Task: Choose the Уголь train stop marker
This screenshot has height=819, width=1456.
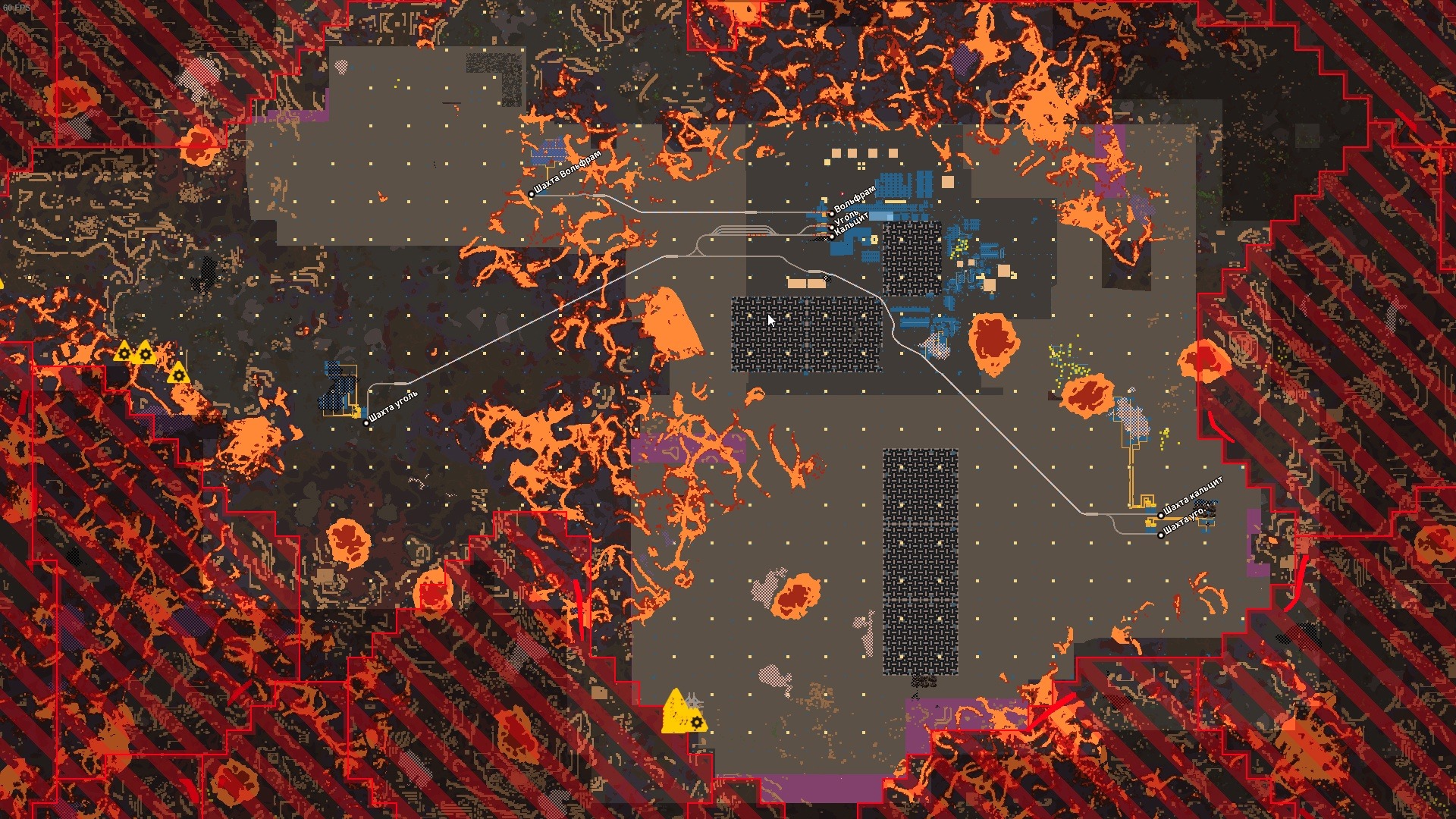Action: point(831,226)
